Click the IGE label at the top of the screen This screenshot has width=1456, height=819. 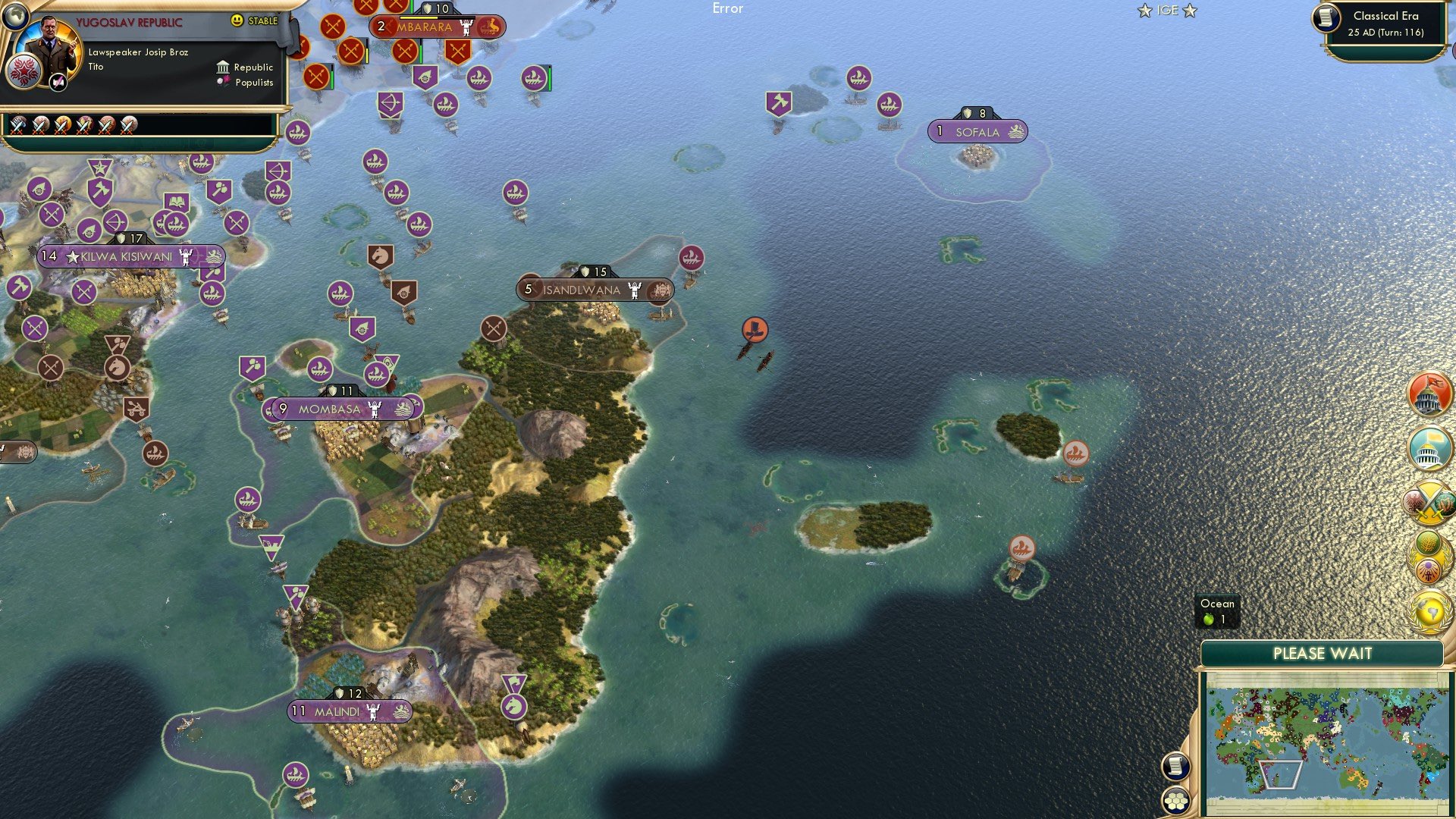point(1168,11)
